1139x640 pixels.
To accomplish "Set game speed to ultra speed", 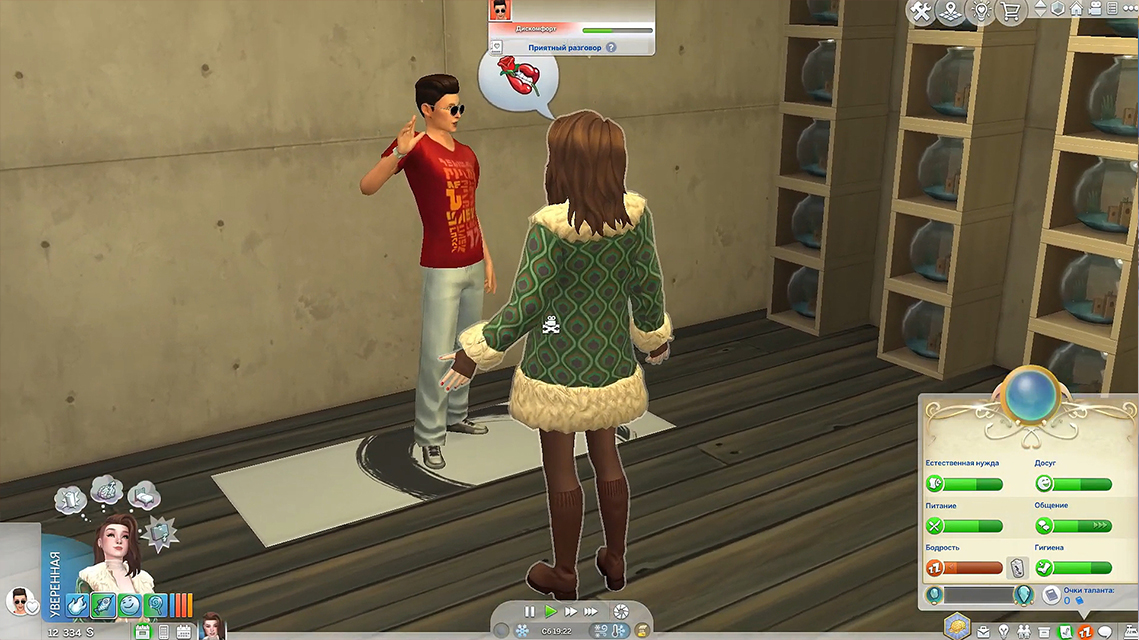I will click(592, 611).
